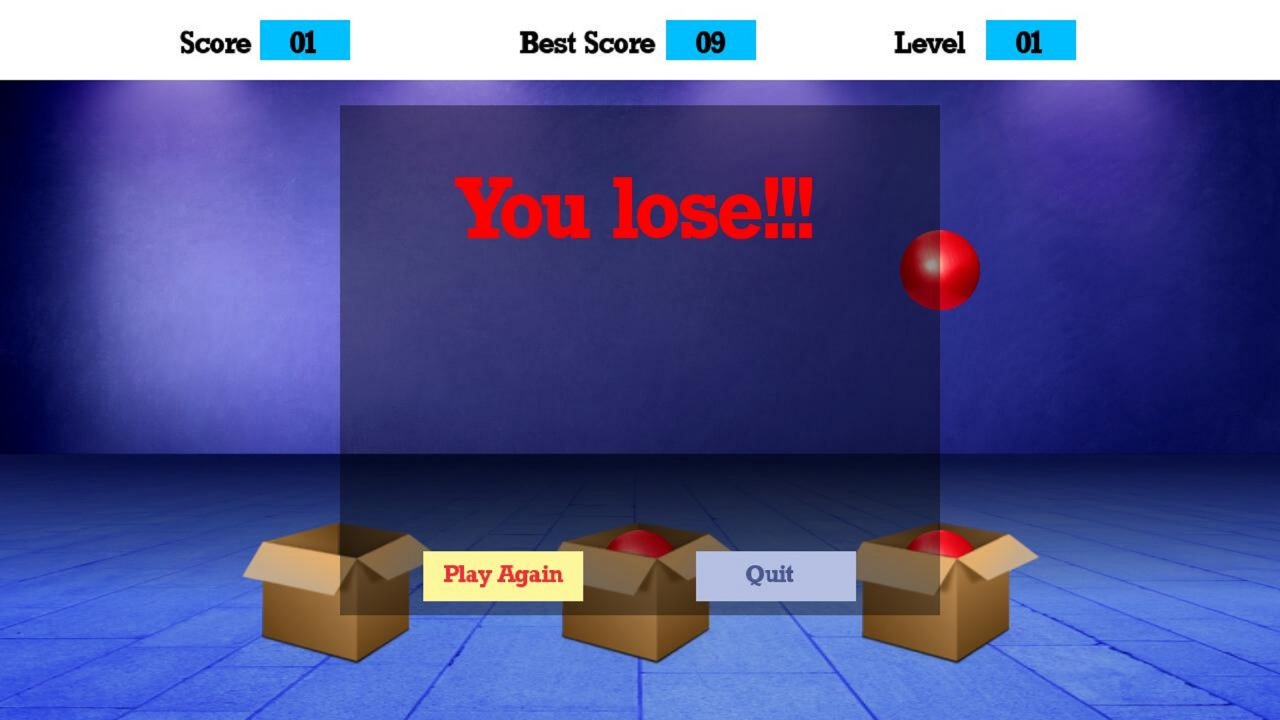
Task: Click the Level indicator showing 01
Action: 1031,42
